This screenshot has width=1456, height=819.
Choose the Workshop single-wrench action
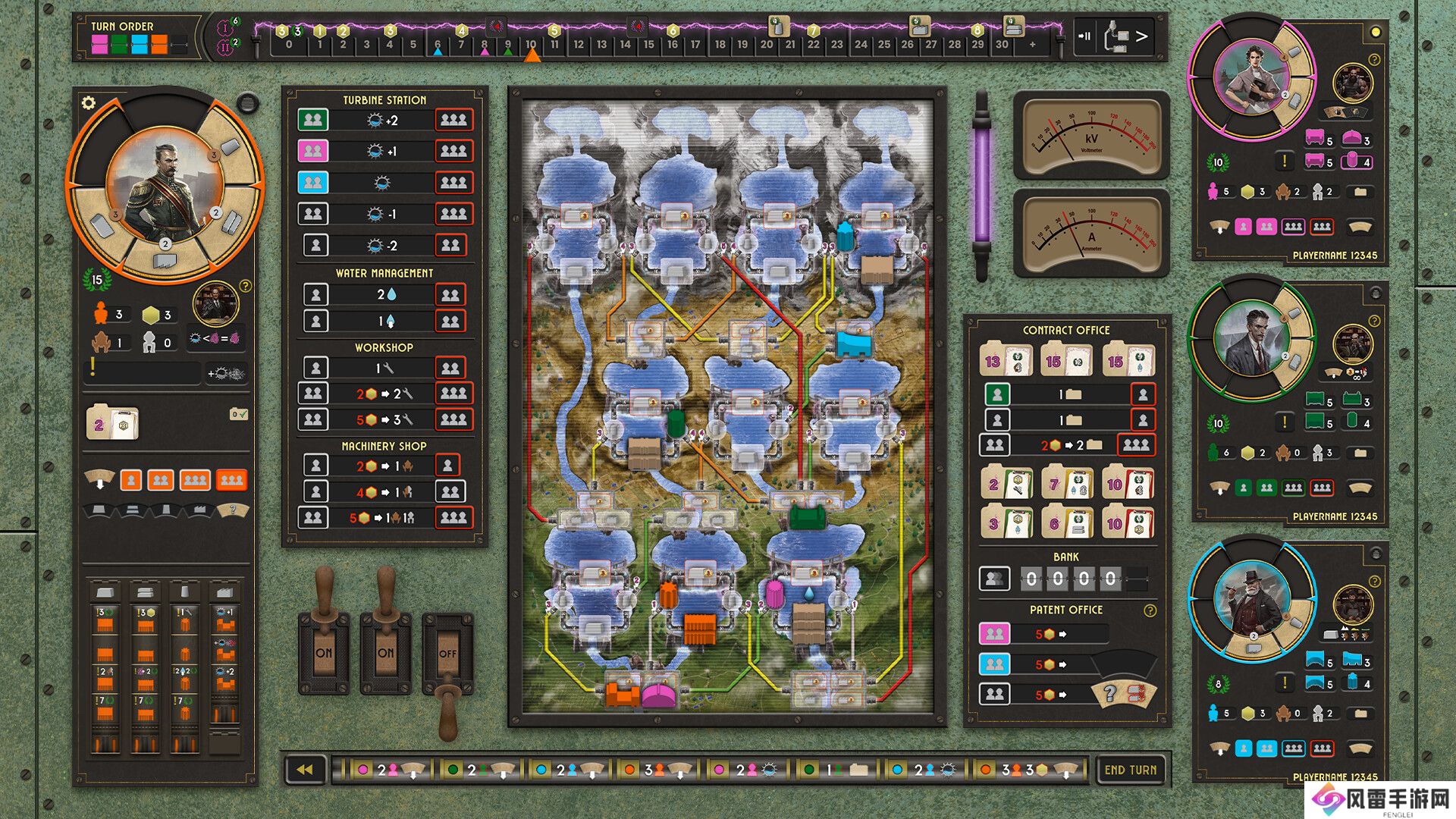coord(384,368)
